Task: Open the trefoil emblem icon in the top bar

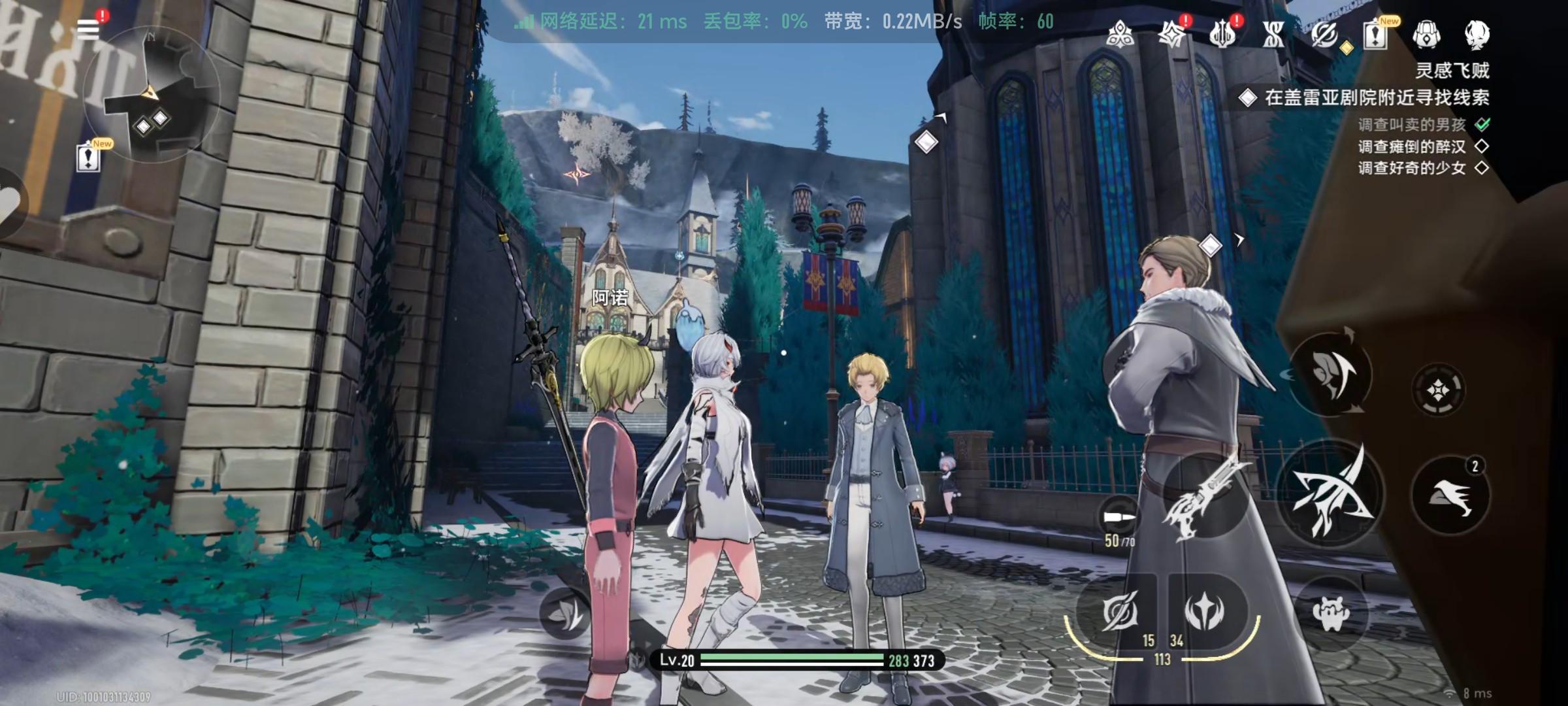Action: pyautogui.click(x=1120, y=34)
